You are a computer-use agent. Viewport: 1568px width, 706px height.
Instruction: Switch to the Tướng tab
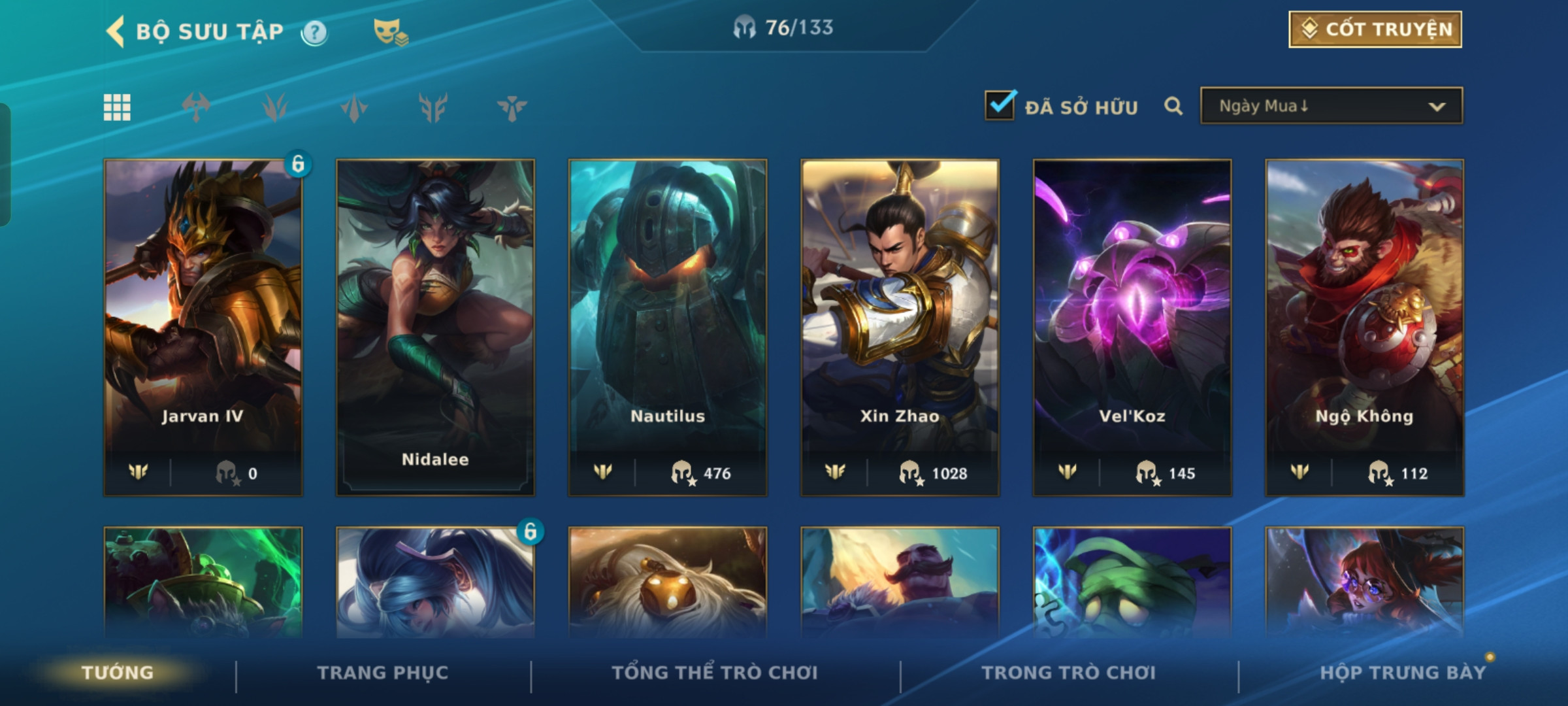[118, 673]
